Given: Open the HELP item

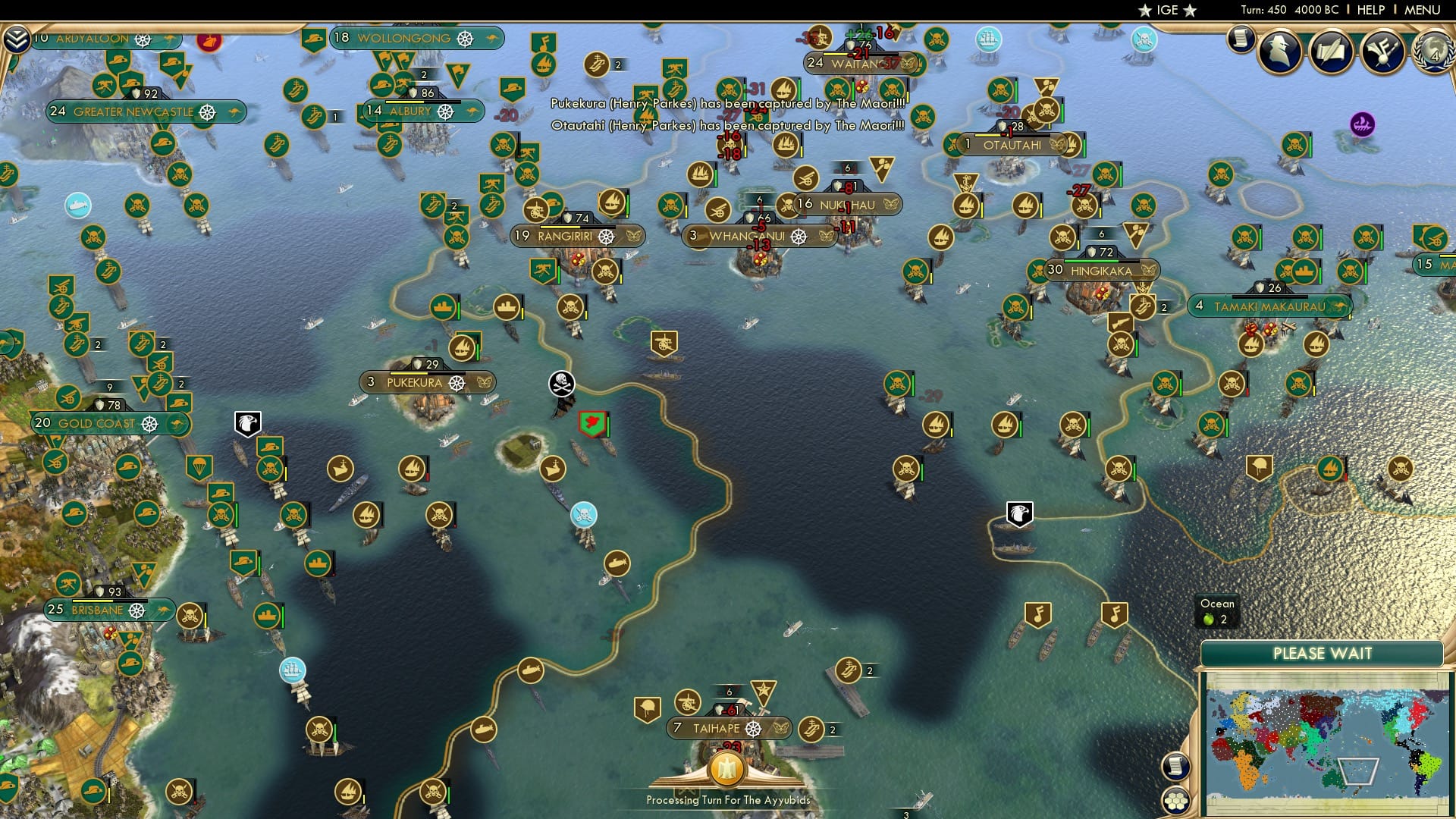Looking at the screenshot, I should coord(1370,10).
